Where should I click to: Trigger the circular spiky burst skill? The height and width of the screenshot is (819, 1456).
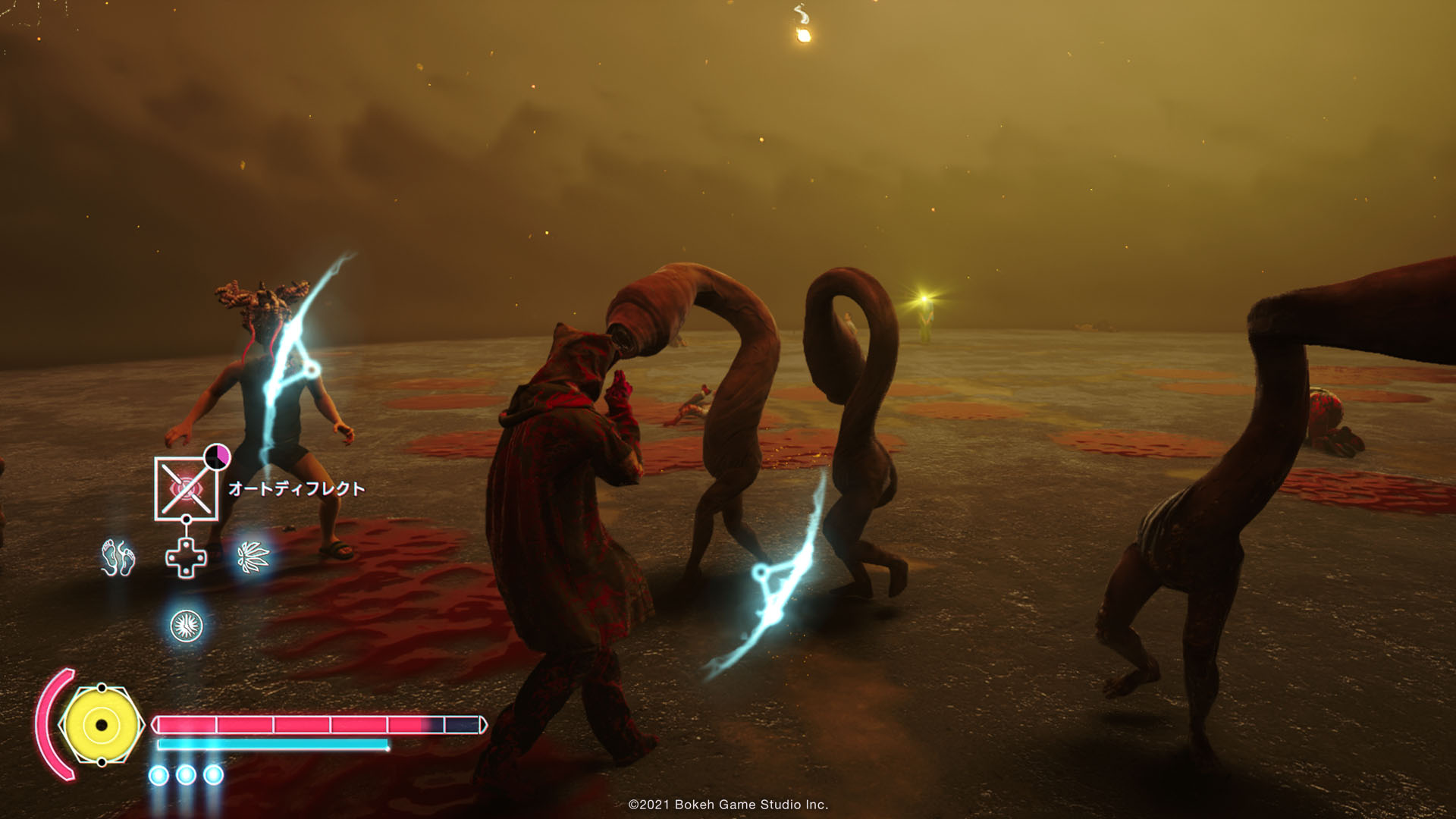point(186,626)
